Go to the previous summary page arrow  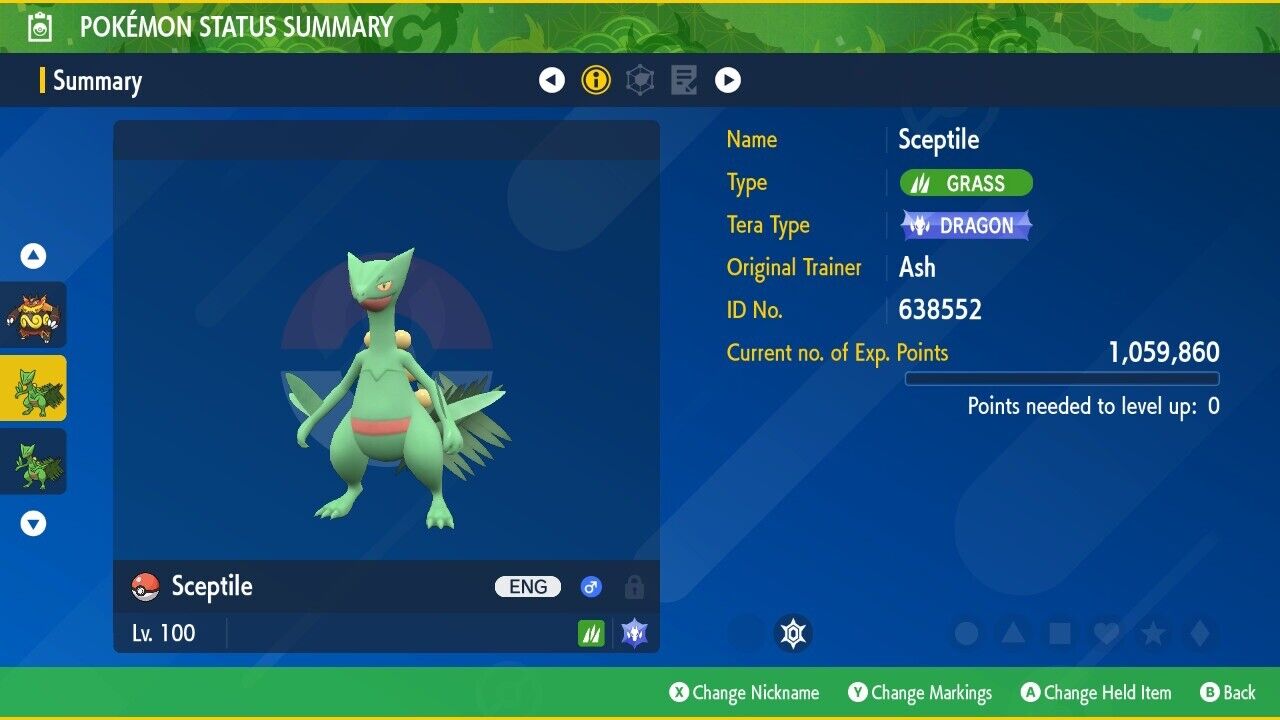click(552, 80)
